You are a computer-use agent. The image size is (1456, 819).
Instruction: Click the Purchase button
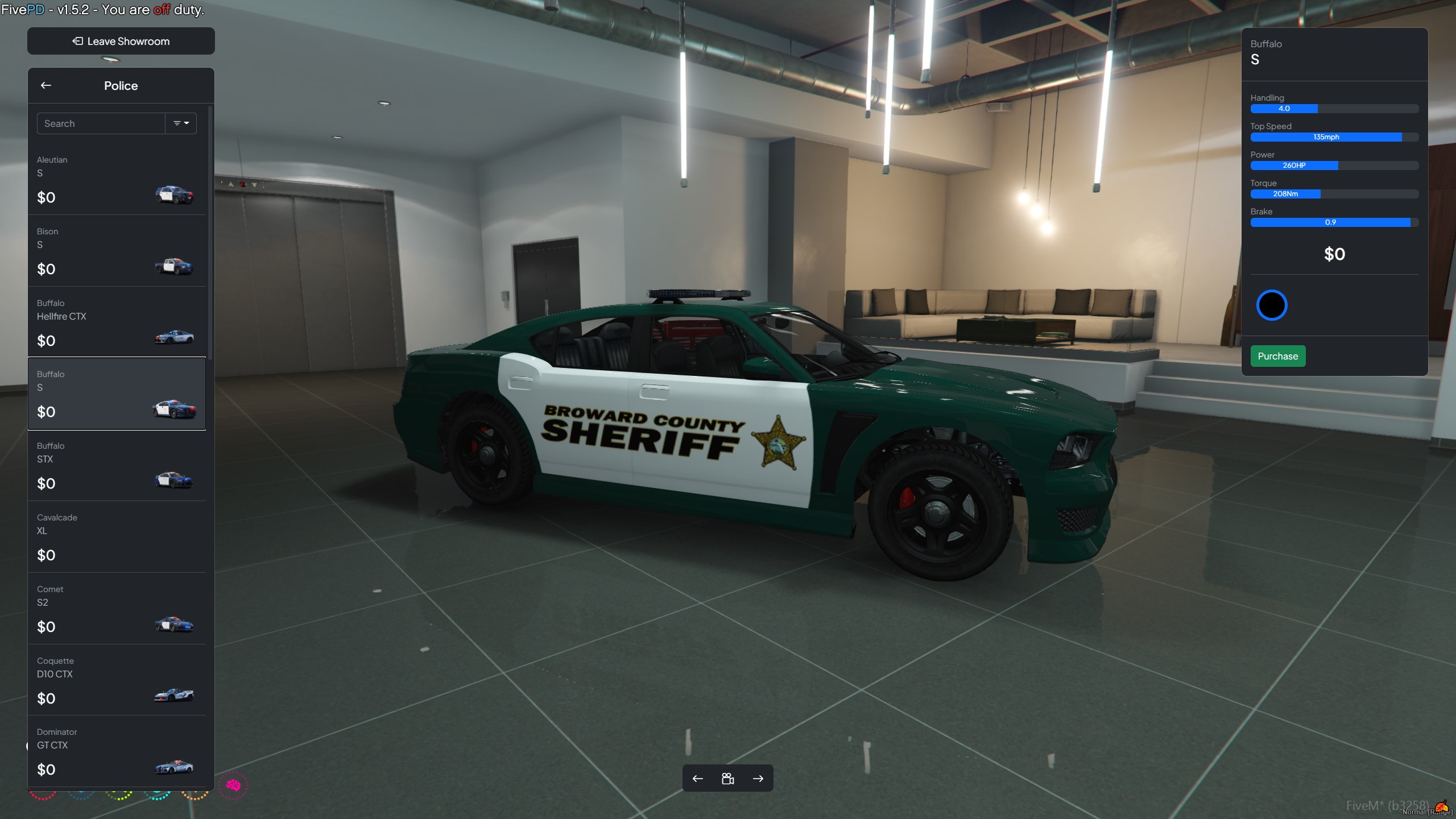[x=1277, y=356]
